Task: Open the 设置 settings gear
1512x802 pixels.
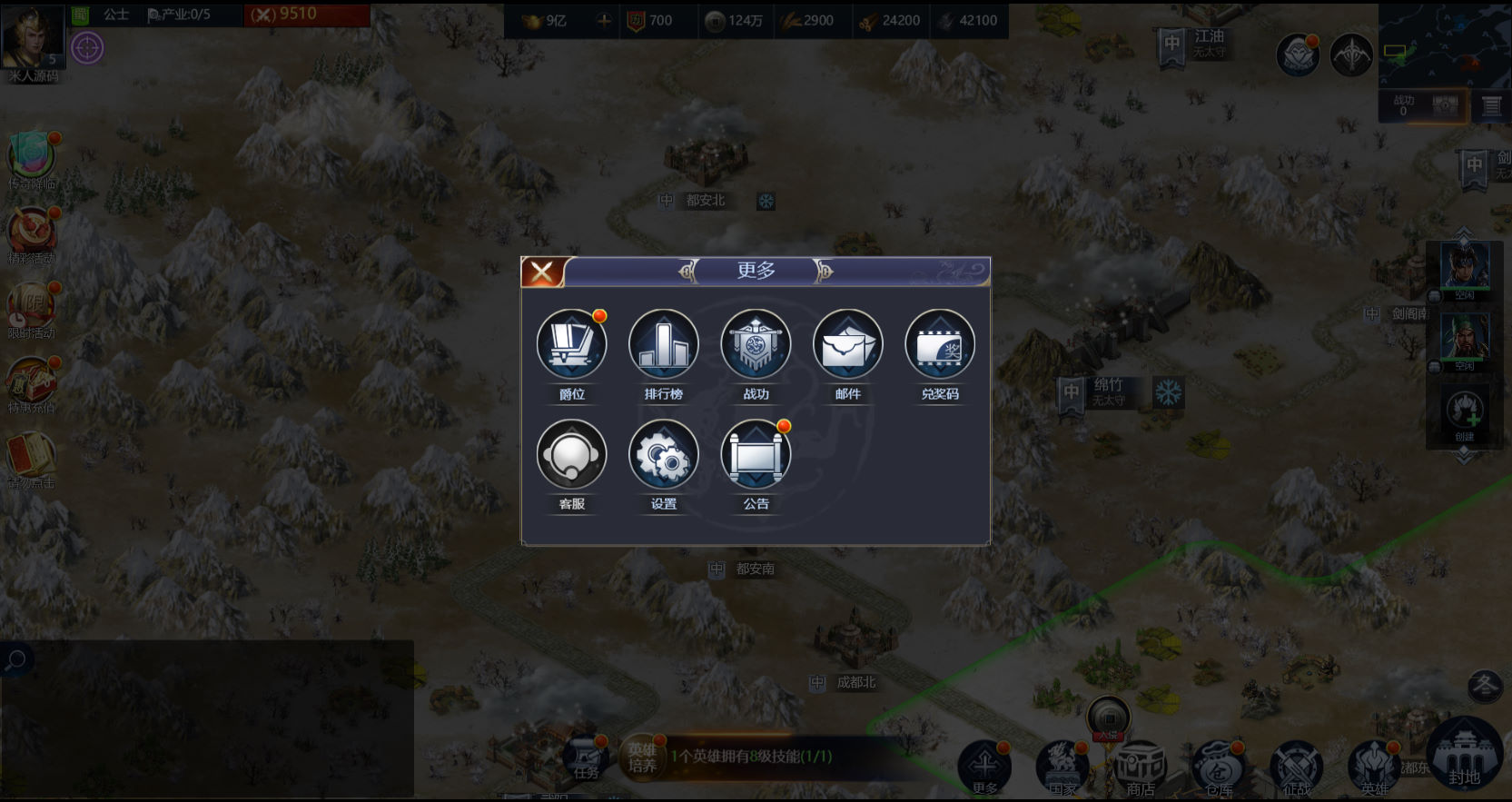Action: point(664,454)
